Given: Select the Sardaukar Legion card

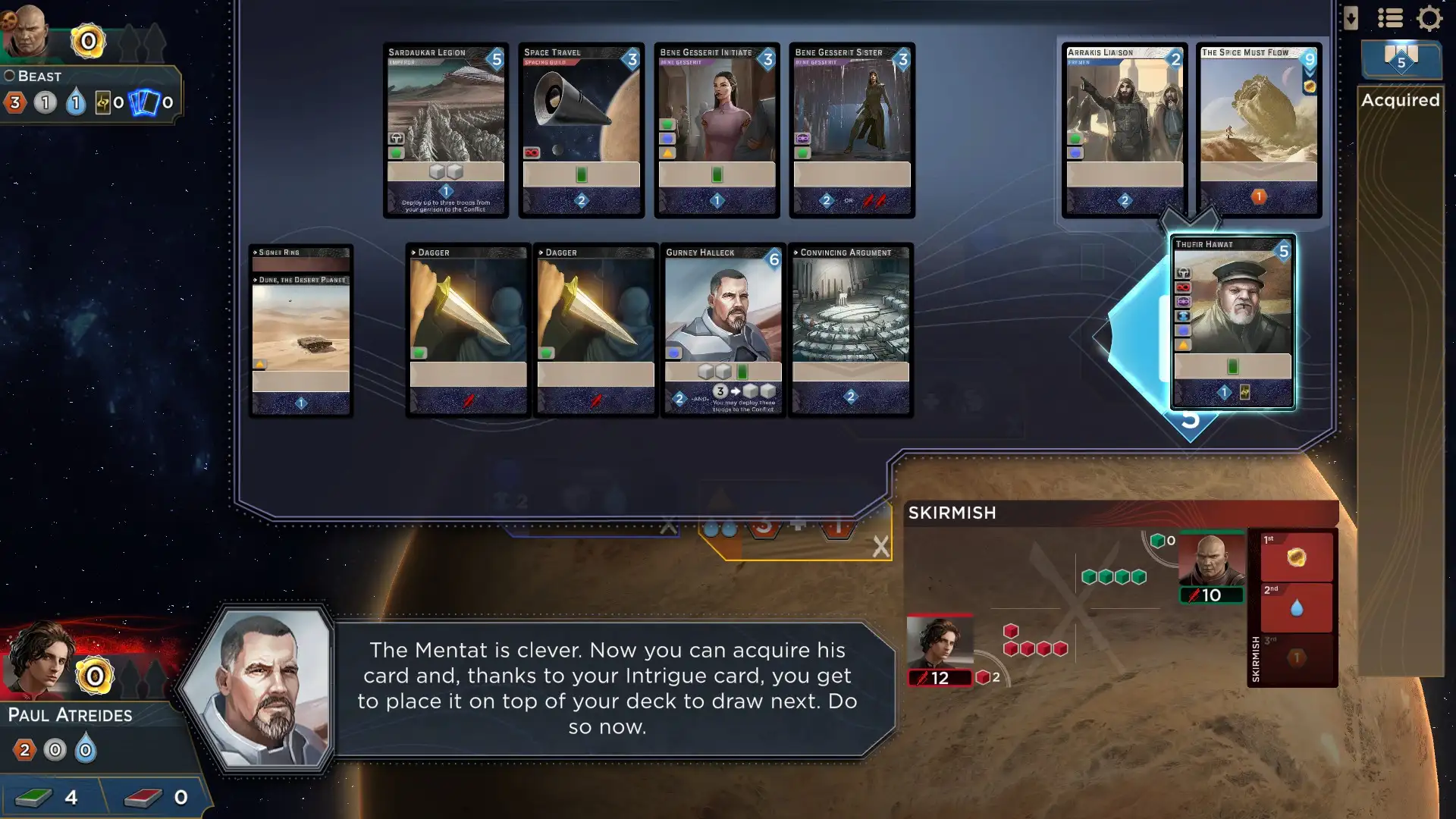Looking at the screenshot, I should coord(445,130).
